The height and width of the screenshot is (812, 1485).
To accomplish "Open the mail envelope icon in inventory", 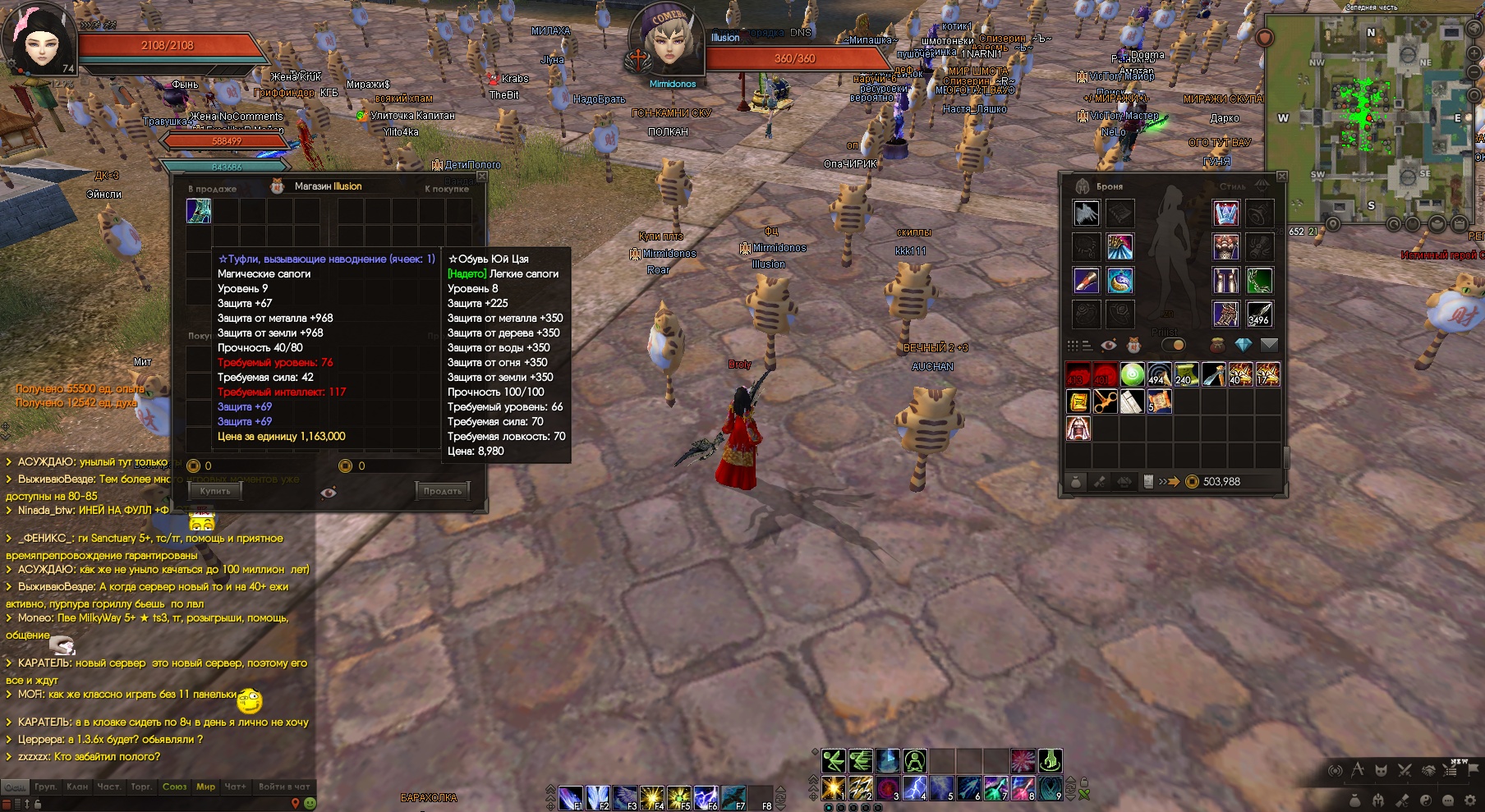I will click(1269, 345).
